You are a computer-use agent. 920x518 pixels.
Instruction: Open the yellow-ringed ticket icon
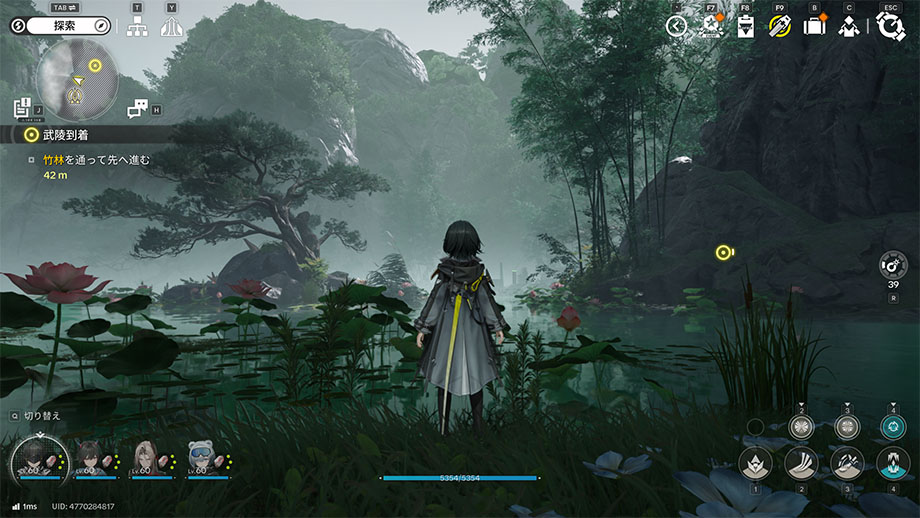coord(779,27)
